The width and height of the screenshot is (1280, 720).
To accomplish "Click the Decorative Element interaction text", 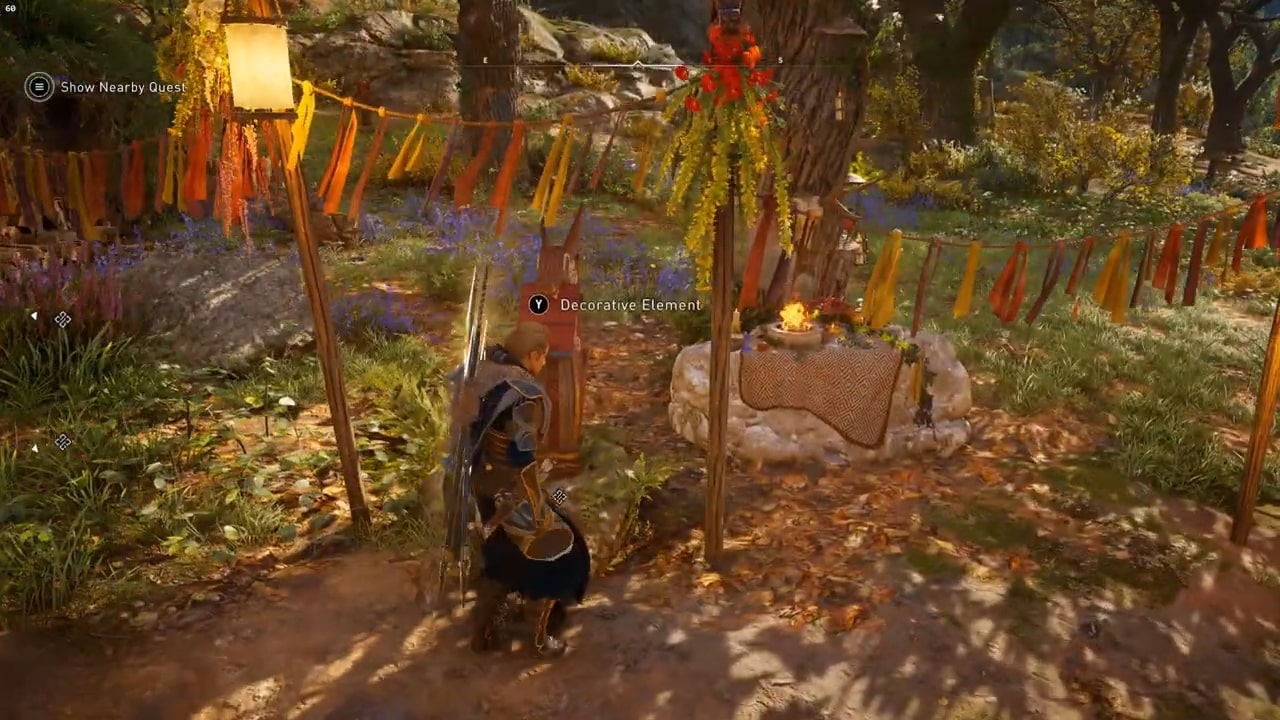I will (630, 305).
